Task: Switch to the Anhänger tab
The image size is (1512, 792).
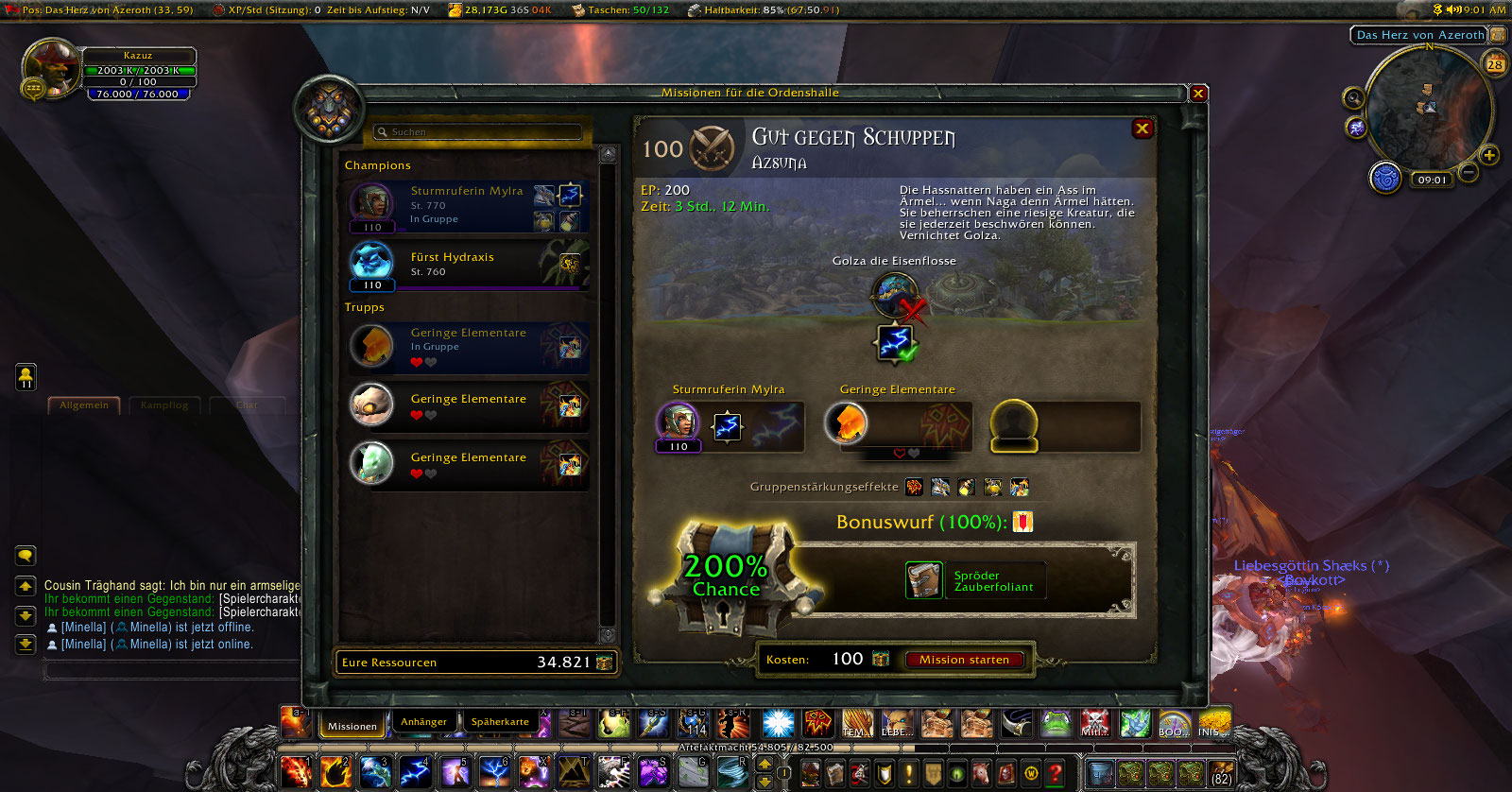Action: pyautogui.click(x=423, y=722)
